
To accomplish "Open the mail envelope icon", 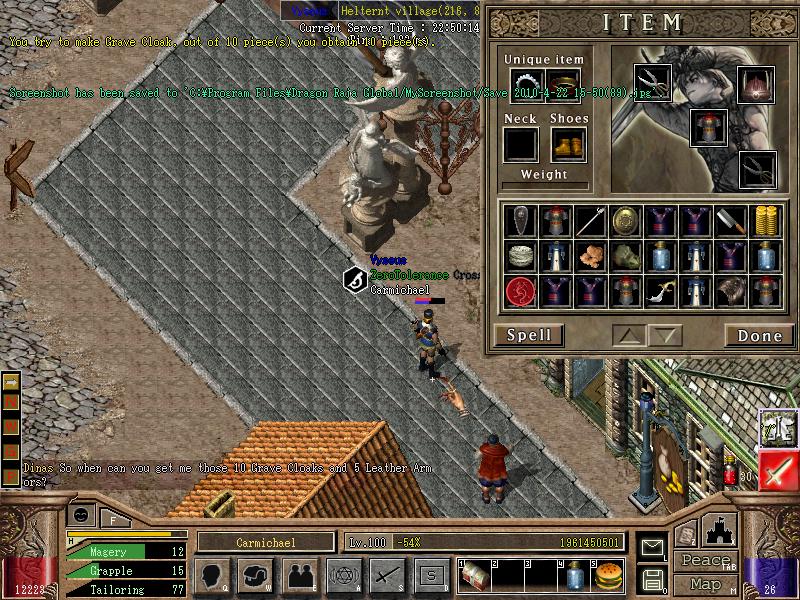I will (x=651, y=548).
